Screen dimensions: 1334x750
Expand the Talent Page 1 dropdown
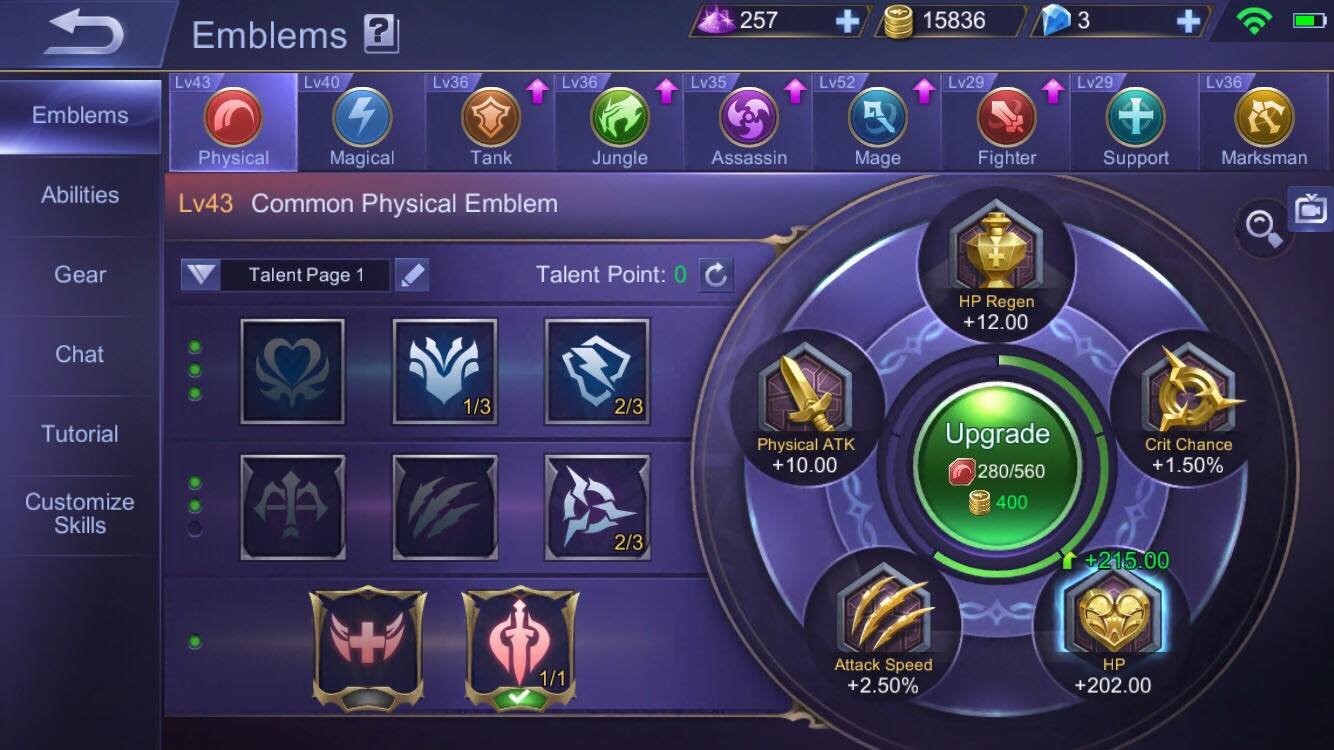coord(200,275)
